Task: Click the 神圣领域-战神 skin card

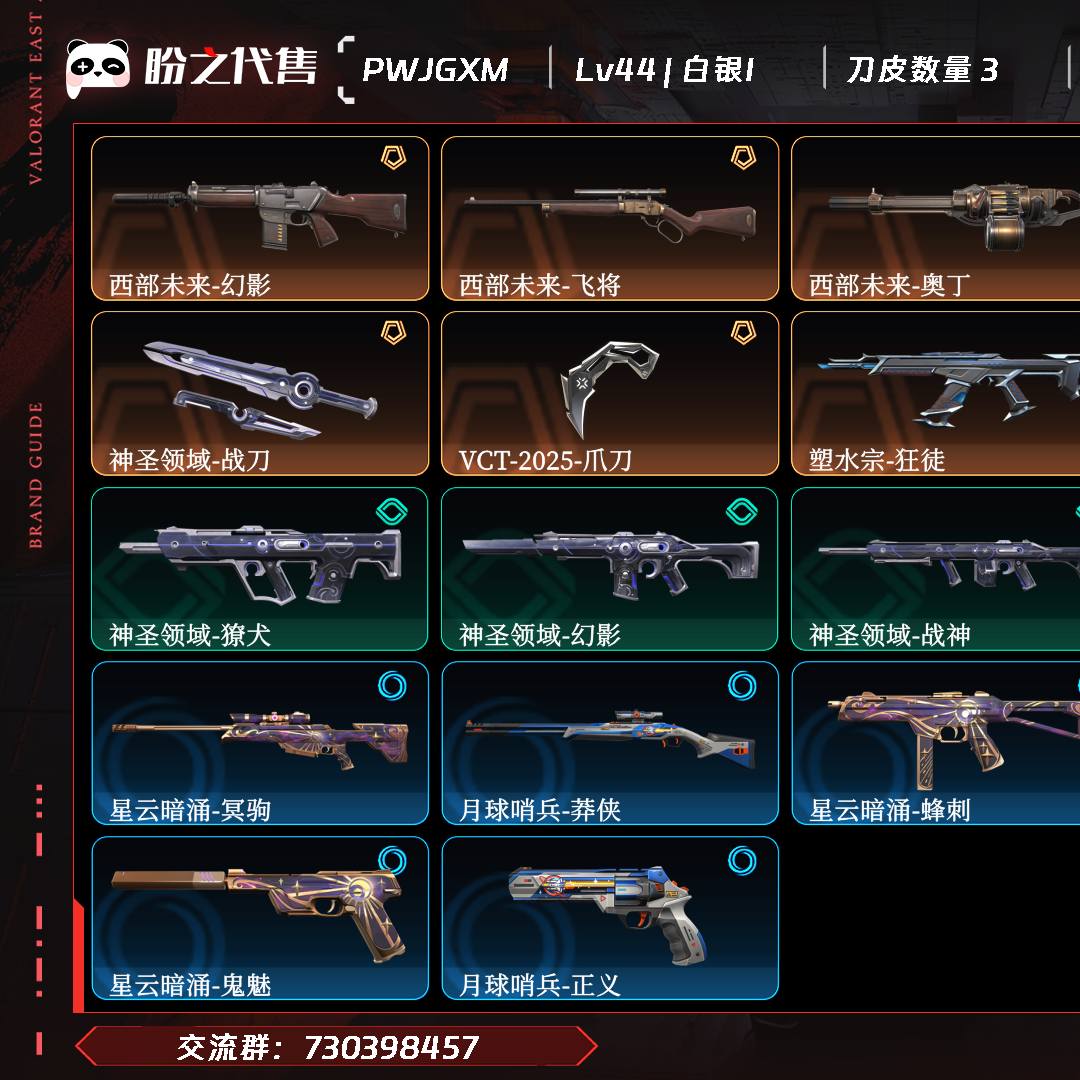Action: pyautogui.click(x=936, y=568)
